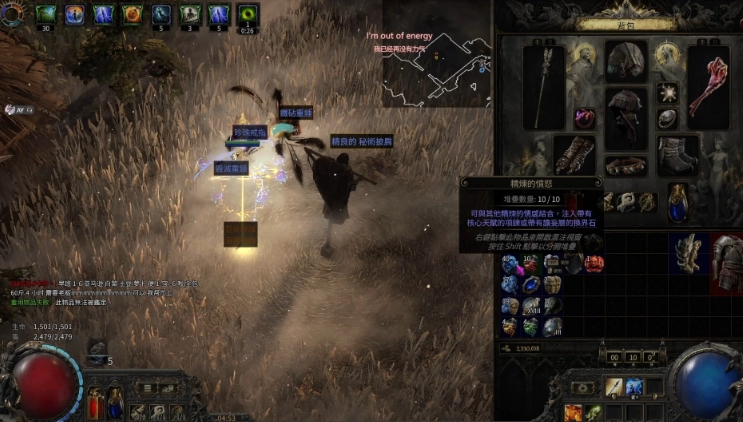Pick the dark plate armour in the backpack
743x422 pixels.
726,263
